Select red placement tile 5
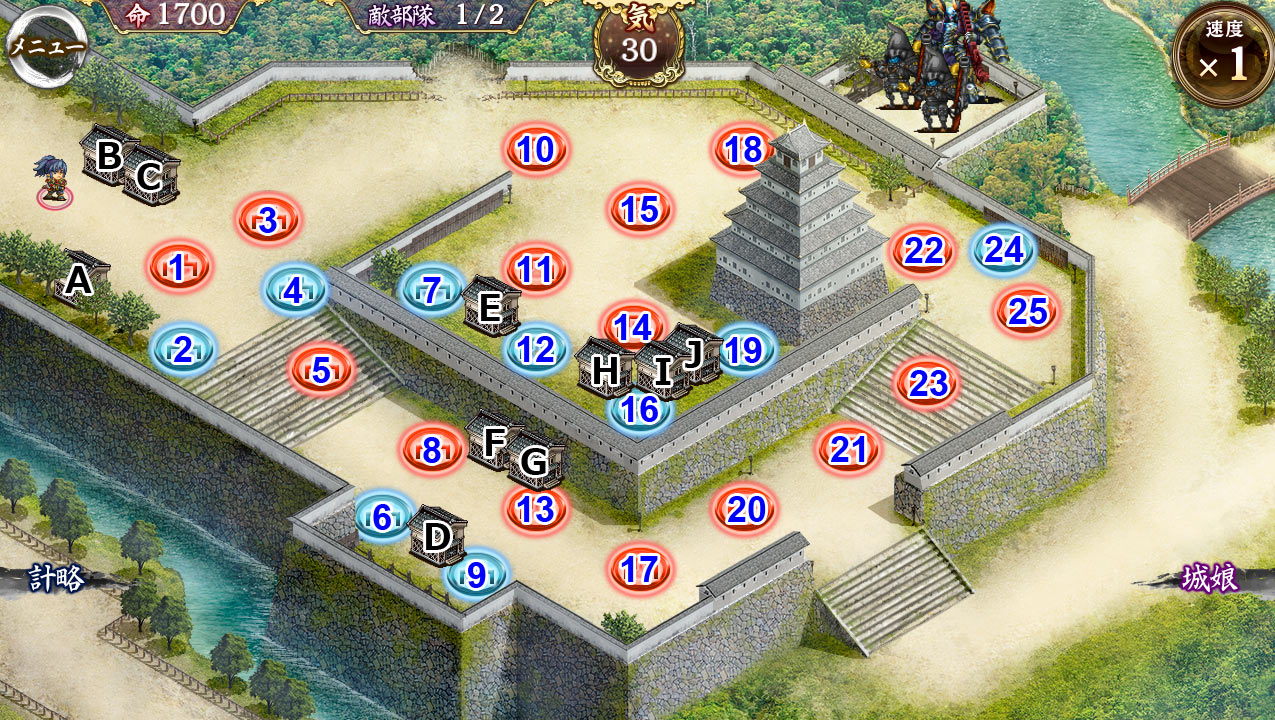The width and height of the screenshot is (1275, 720). point(321,370)
